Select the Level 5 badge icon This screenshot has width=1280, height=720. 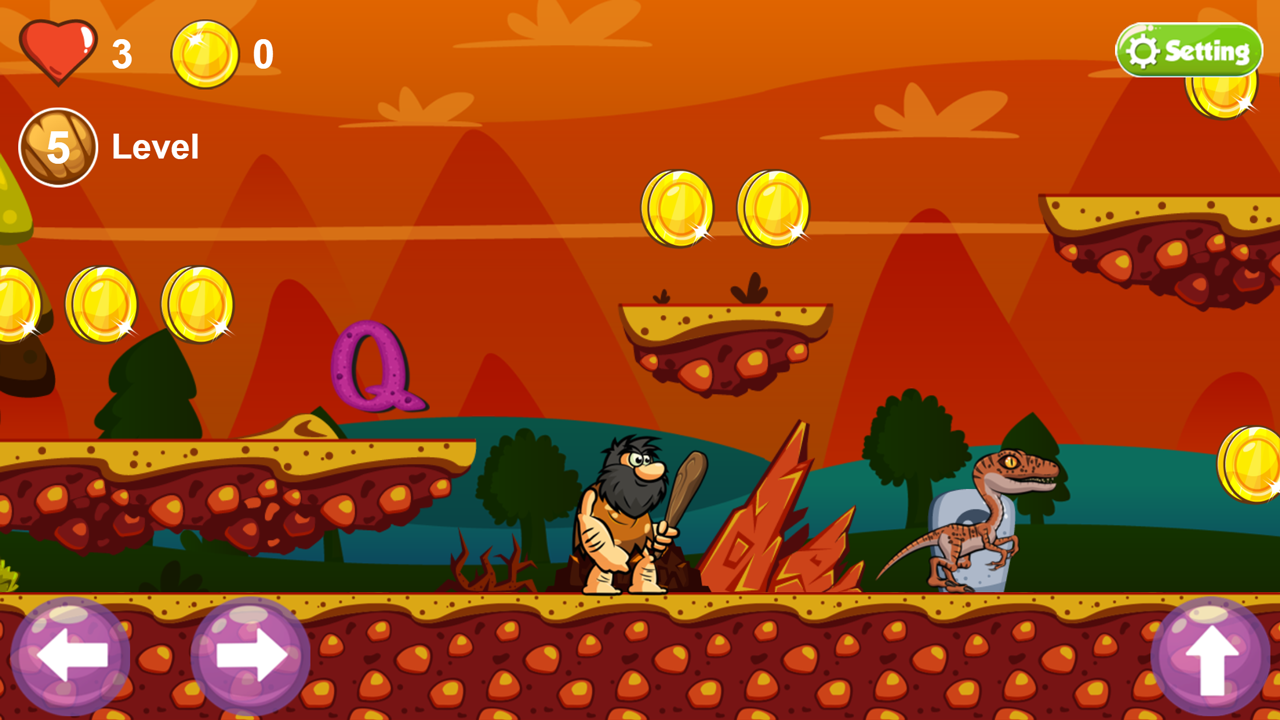click(58, 146)
